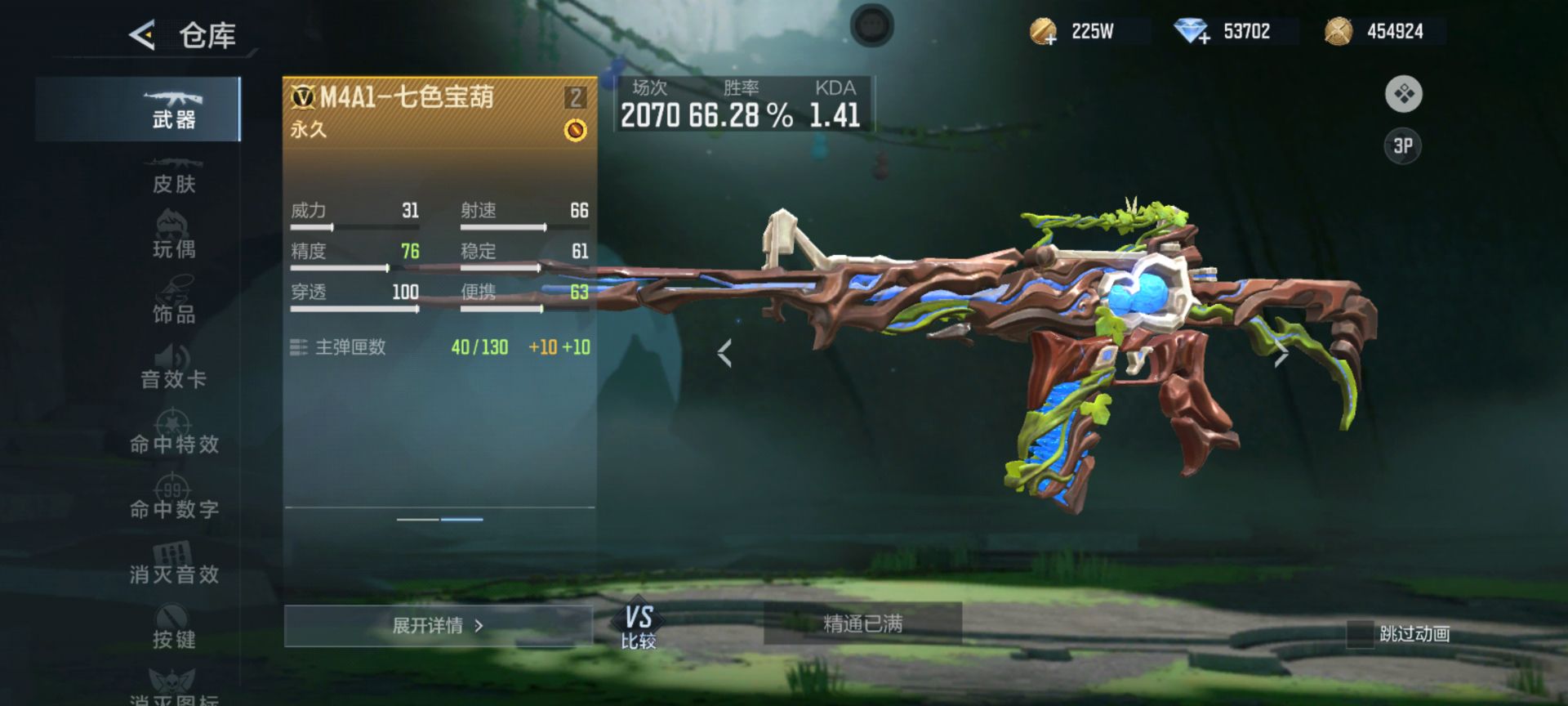Buy more diamonds at the 53702 counter
1568x706 pixels.
[1192, 33]
